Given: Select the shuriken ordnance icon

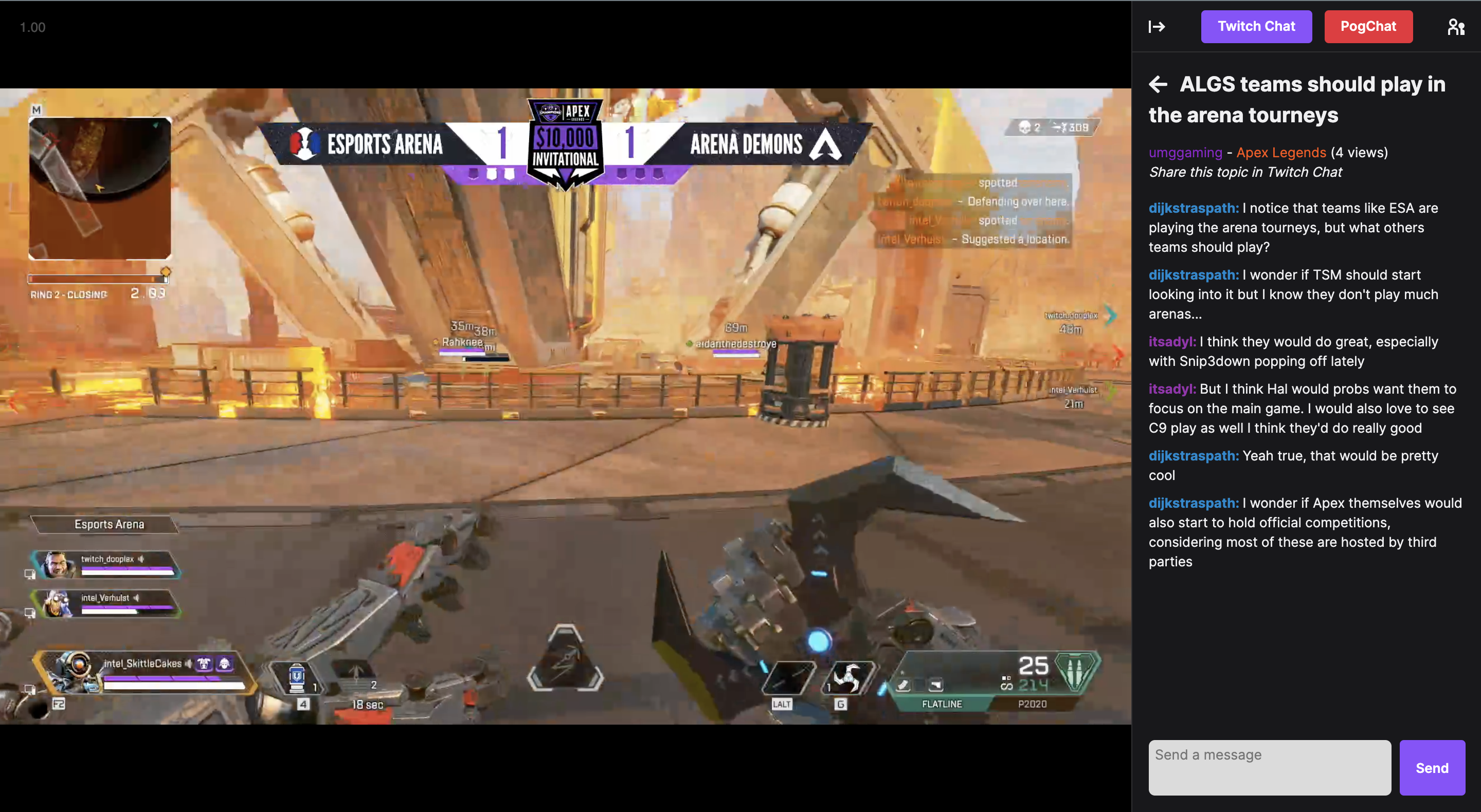Looking at the screenshot, I should (849, 678).
